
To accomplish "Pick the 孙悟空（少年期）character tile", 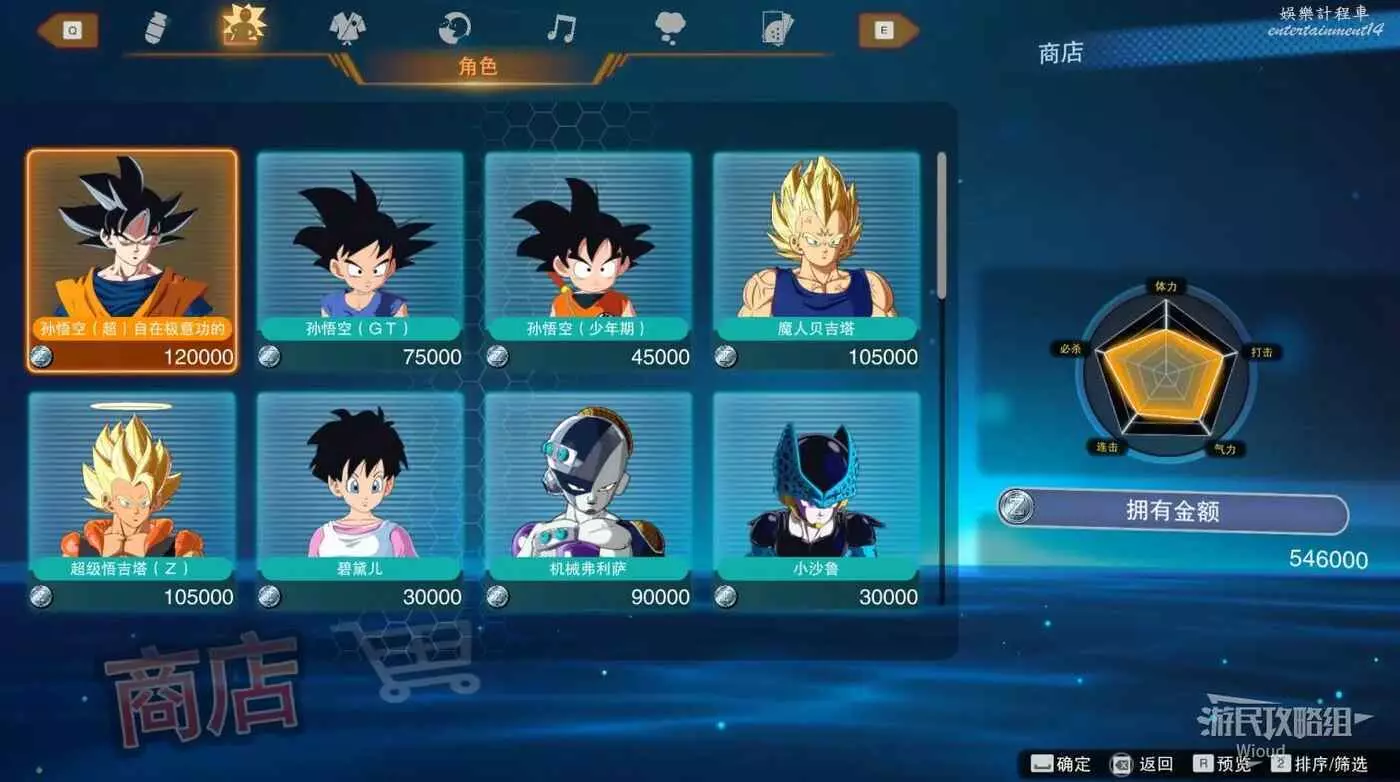I will [x=588, y=260].
